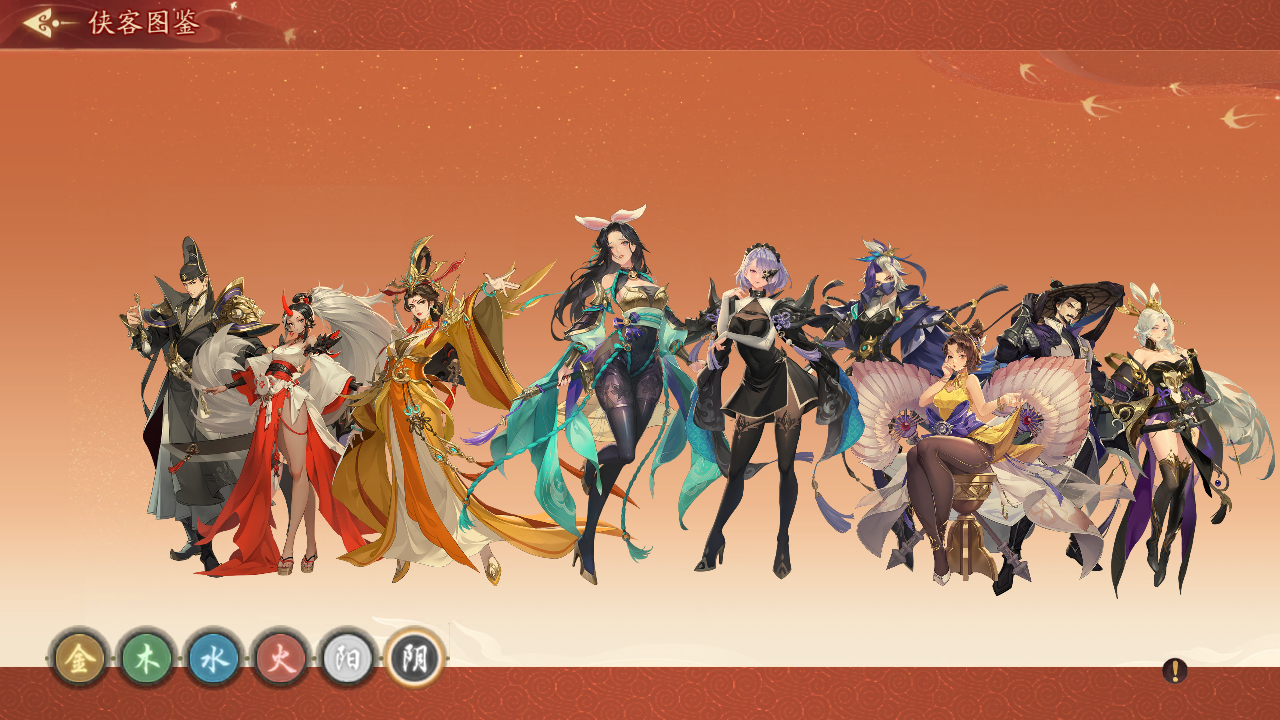Switch to the 木 (wood) element filter
1280x720 pixels.
coord(147,658)
